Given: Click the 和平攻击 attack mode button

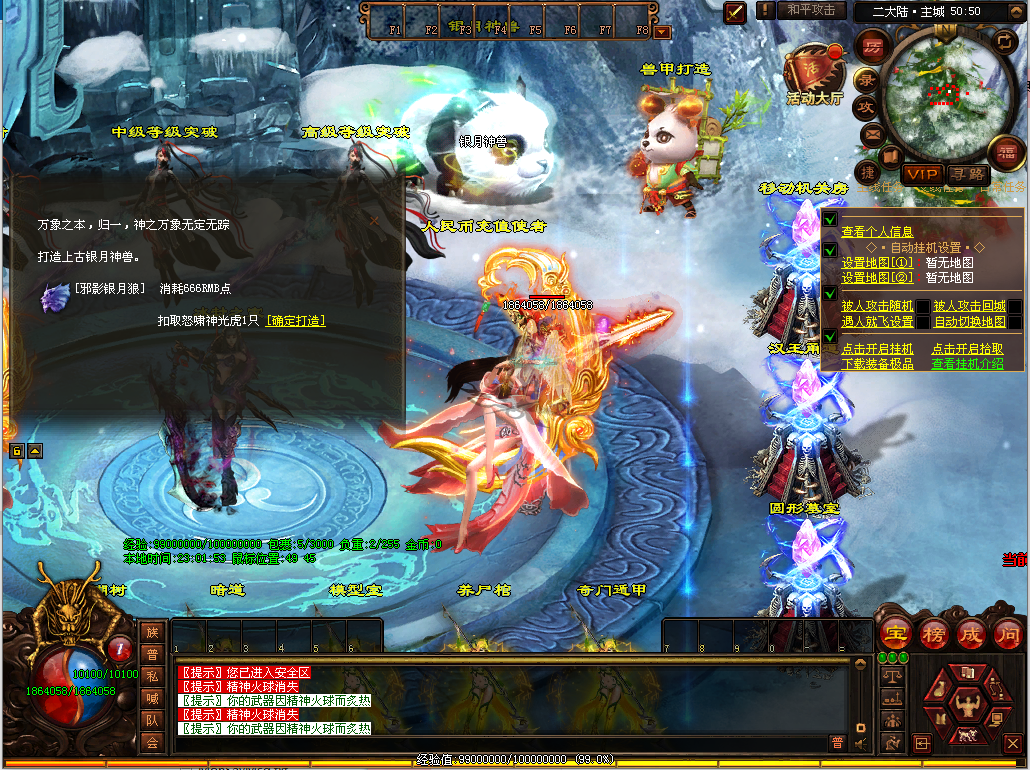Looking at the screenshot, I should point(811,10).
